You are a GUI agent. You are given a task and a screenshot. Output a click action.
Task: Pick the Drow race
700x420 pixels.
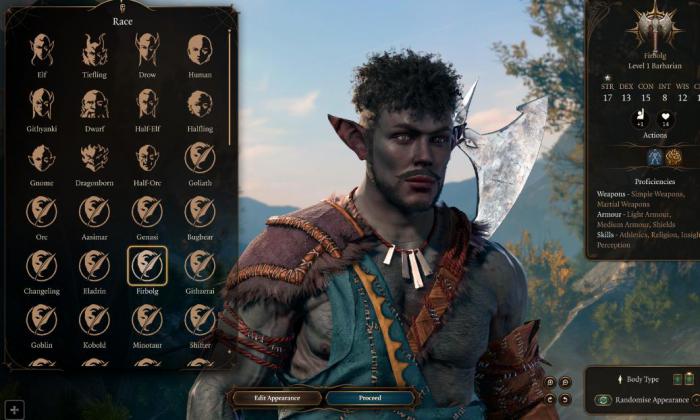[147, 49]
